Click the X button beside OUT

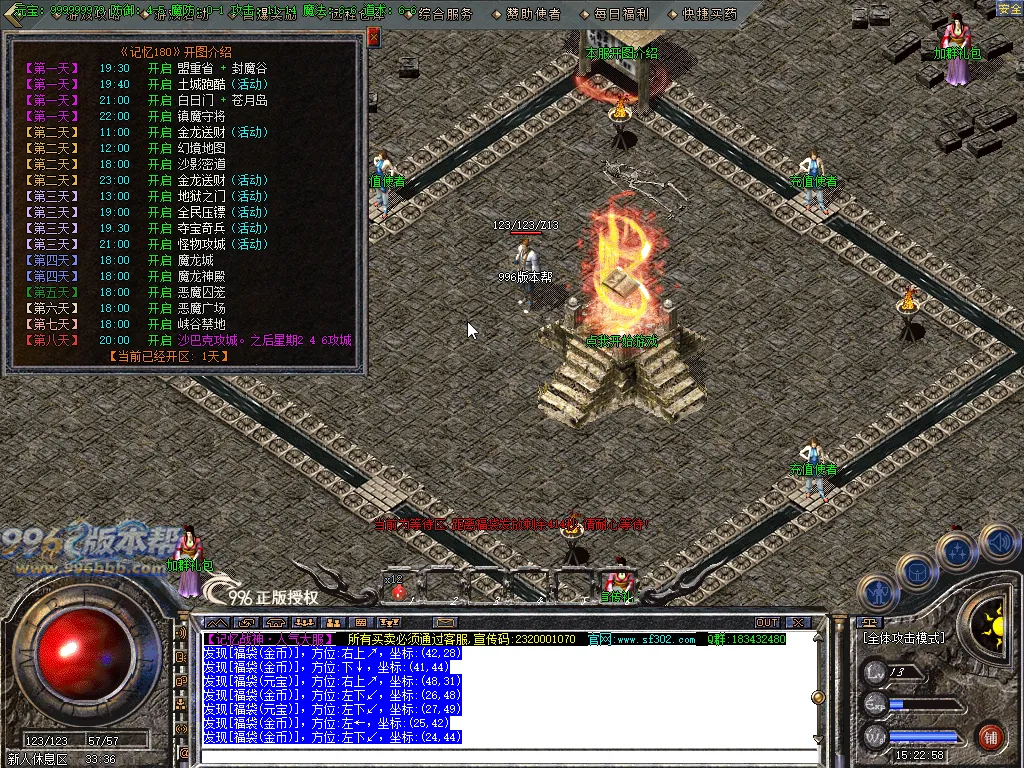[x=796, y=622]
